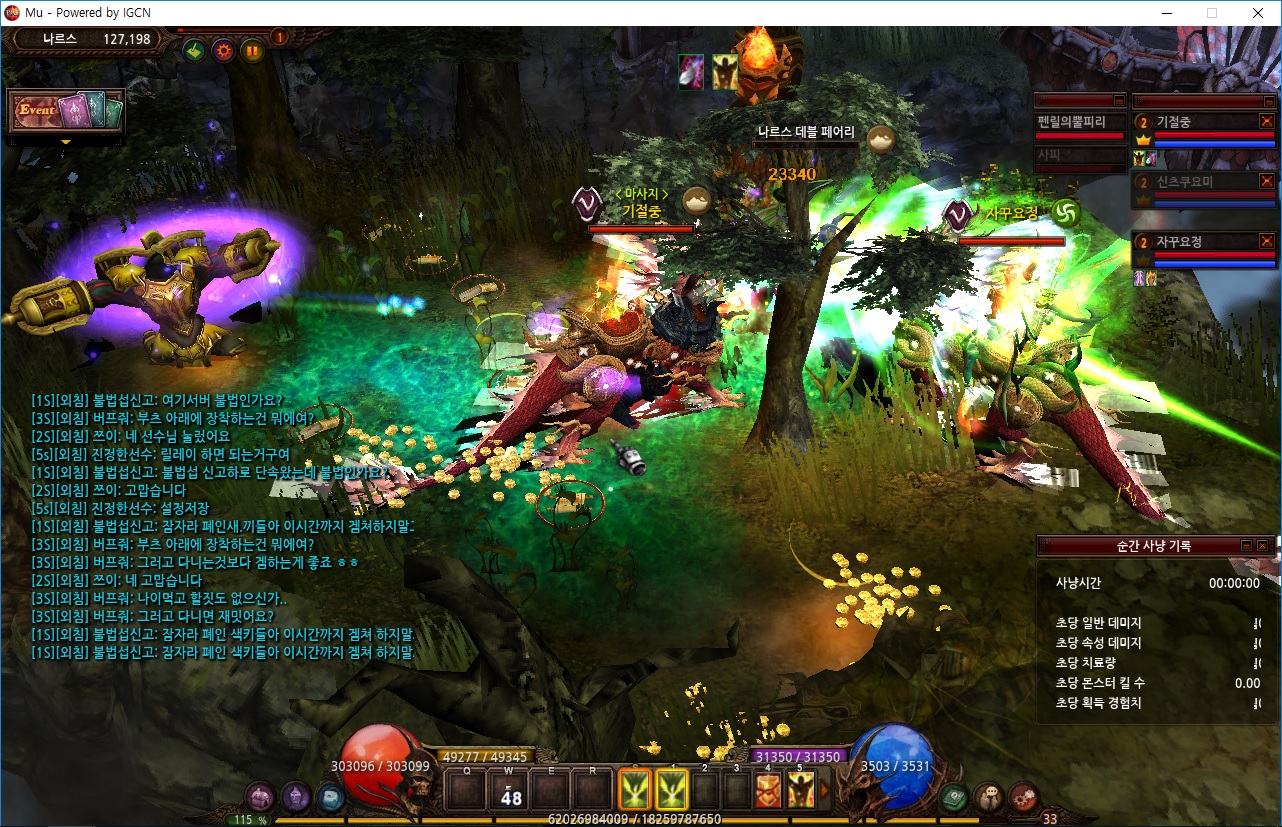
Task: Open the blue inventory bag icon
Action: tap(330, 797)
